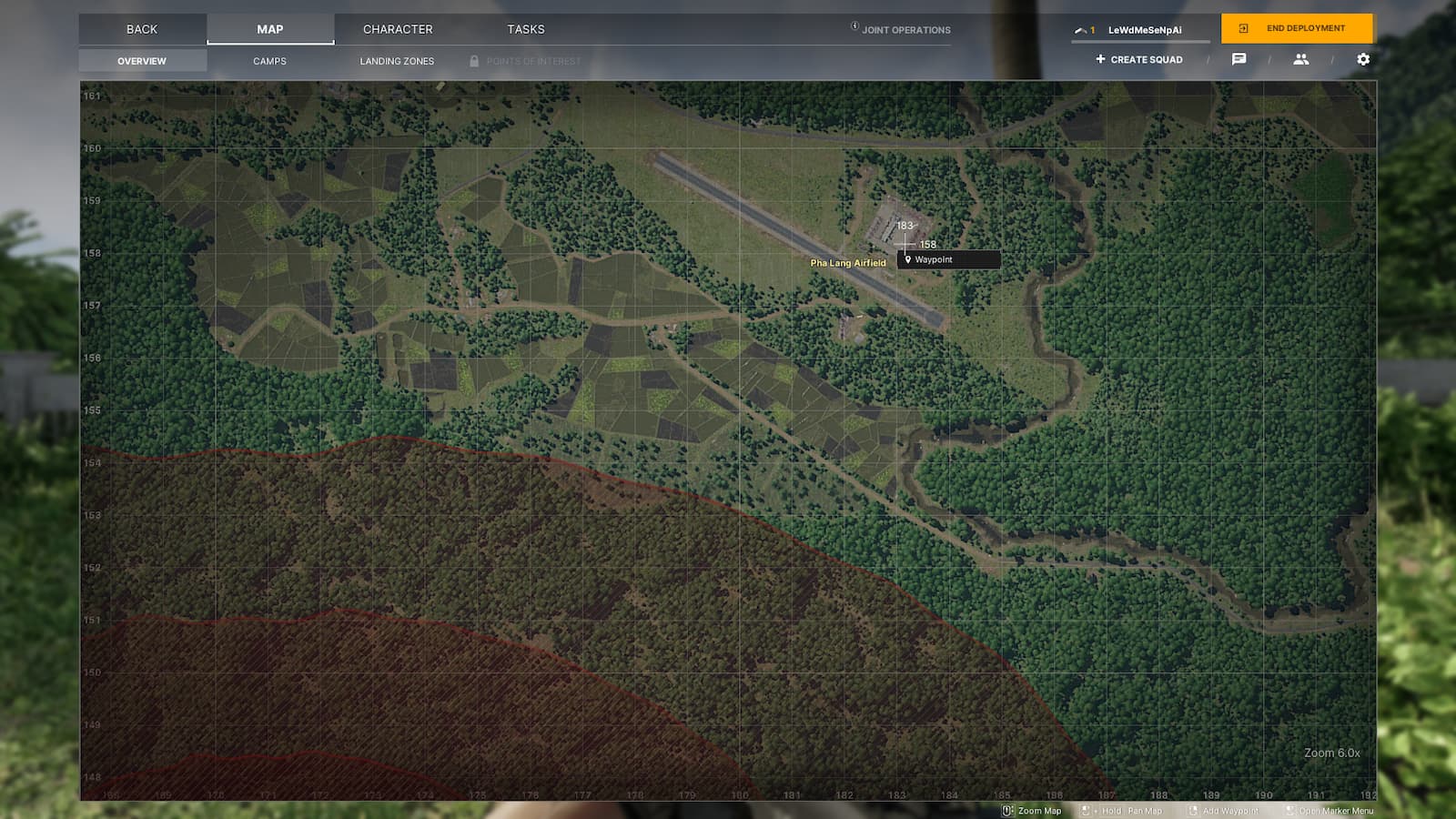Image resolution: width=1456 pixels, height=819 pixels.
Task: Open the TASKS tab
Action: 526,29
